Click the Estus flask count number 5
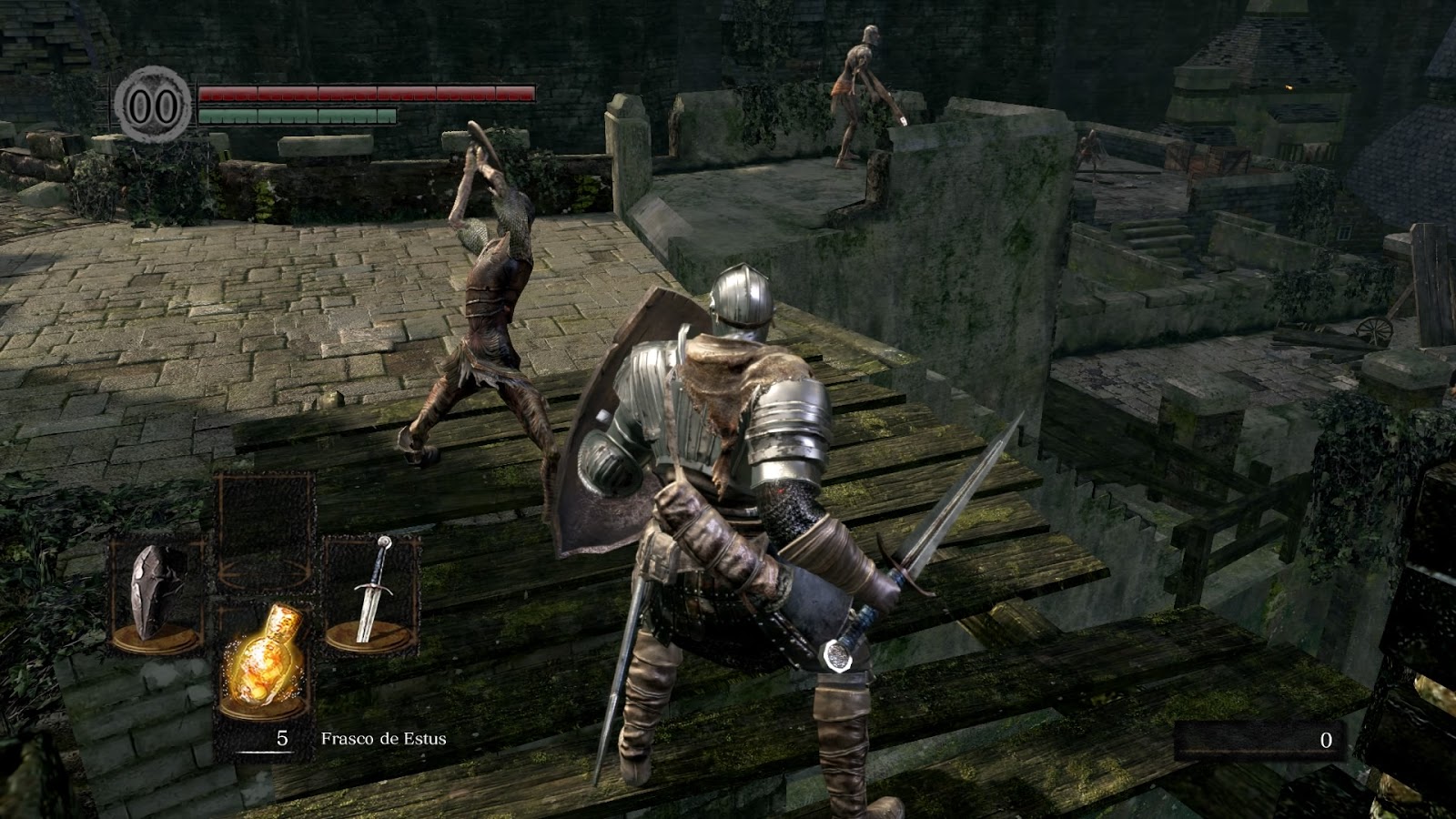1456x819 pixels. pyautogui.click(x=282, y=739)
